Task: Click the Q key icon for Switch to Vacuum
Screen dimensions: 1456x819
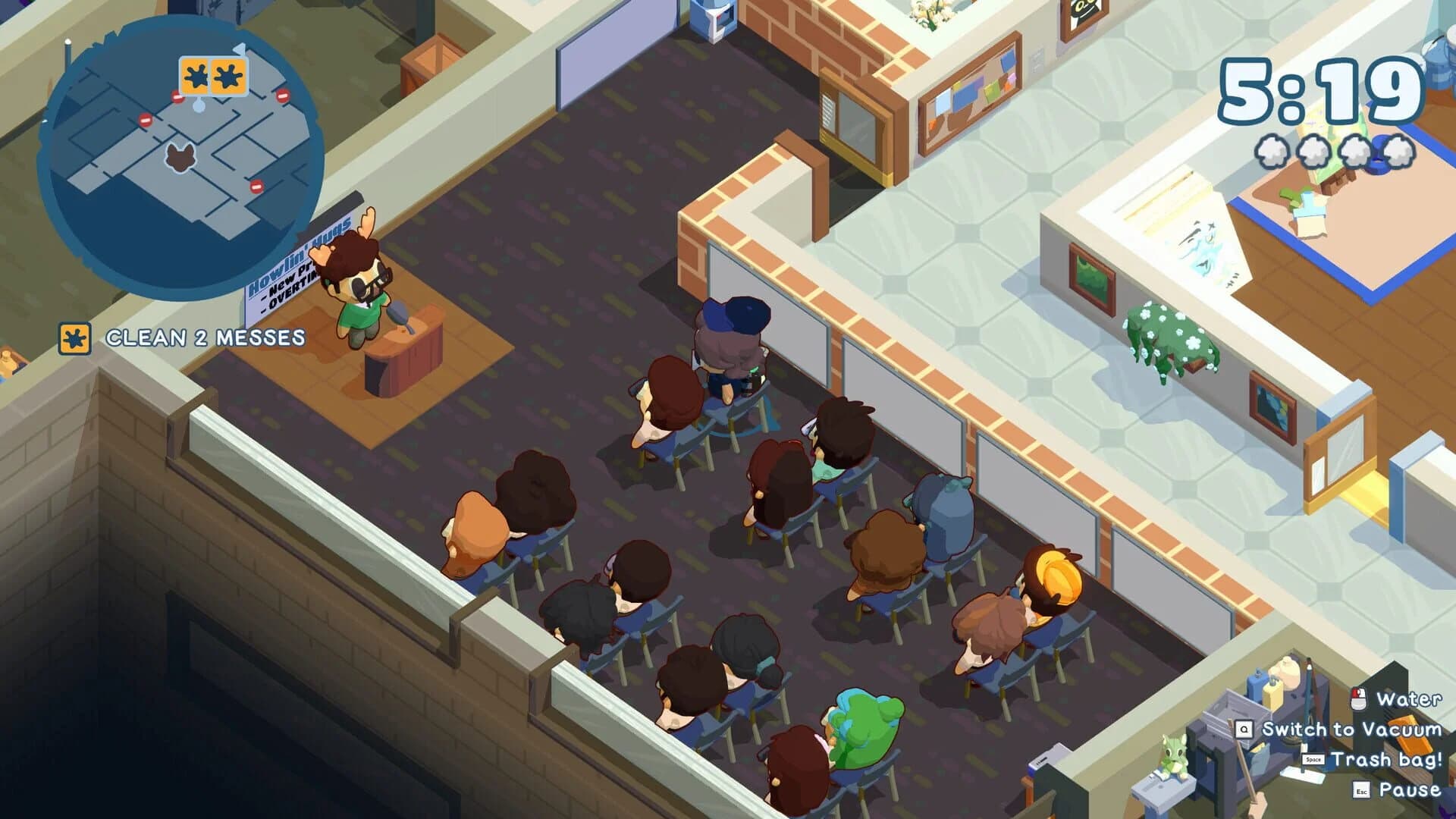Action: [x=1245, y=730]
